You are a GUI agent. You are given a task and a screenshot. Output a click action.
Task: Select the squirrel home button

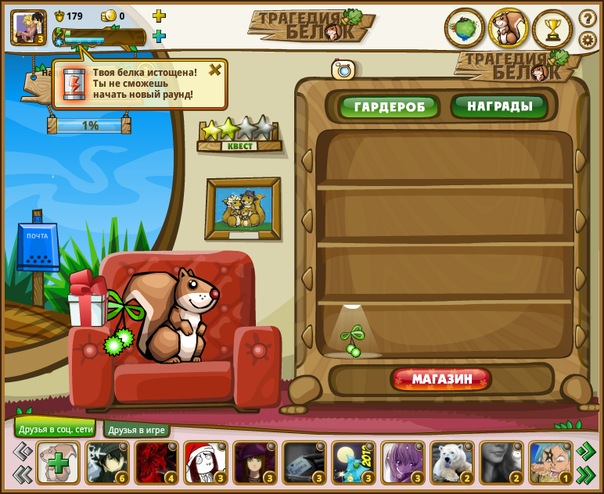[508, 28]
